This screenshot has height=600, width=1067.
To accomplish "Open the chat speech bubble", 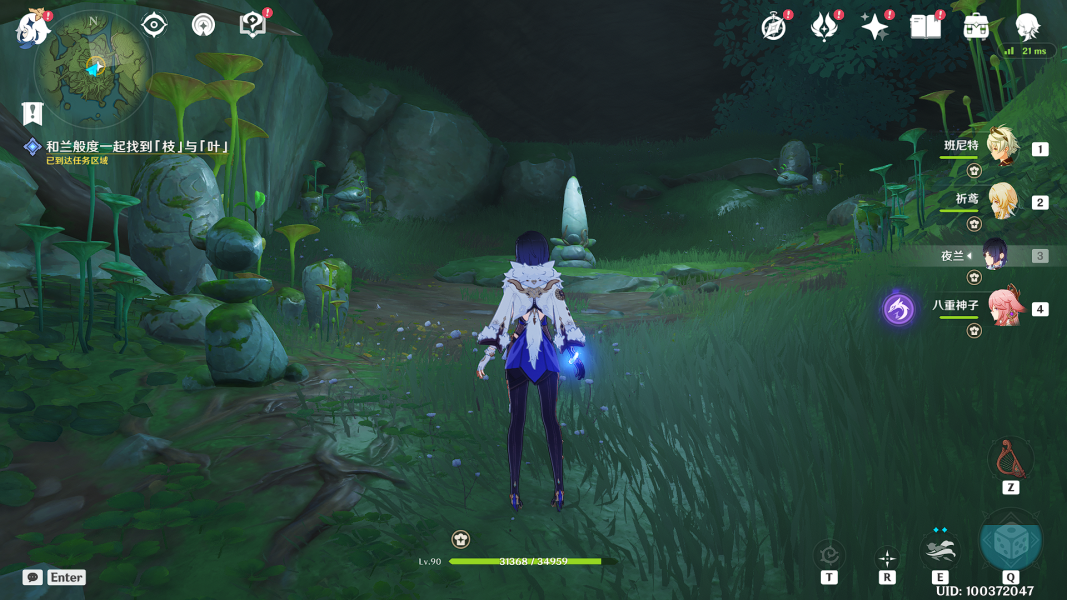I will [33, 577].
